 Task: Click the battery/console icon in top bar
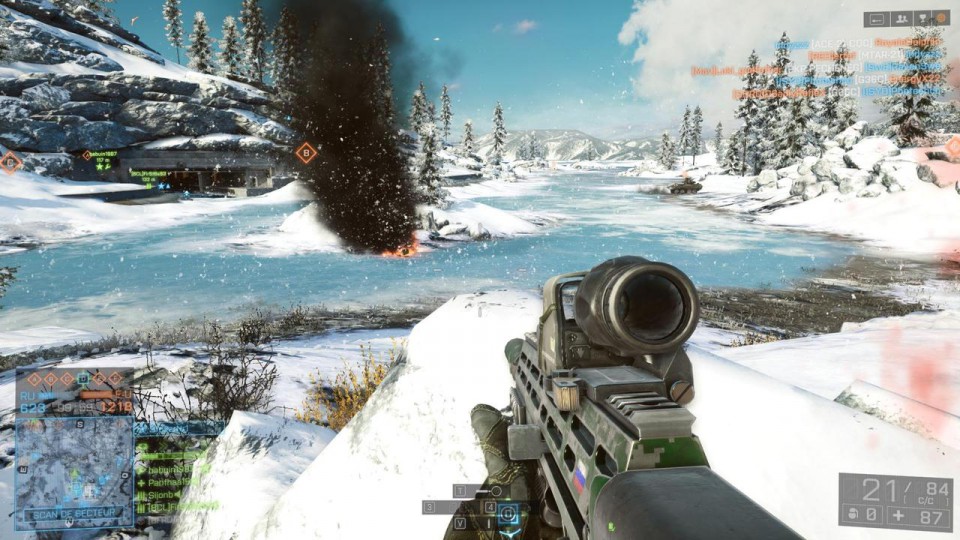point(876,18)
